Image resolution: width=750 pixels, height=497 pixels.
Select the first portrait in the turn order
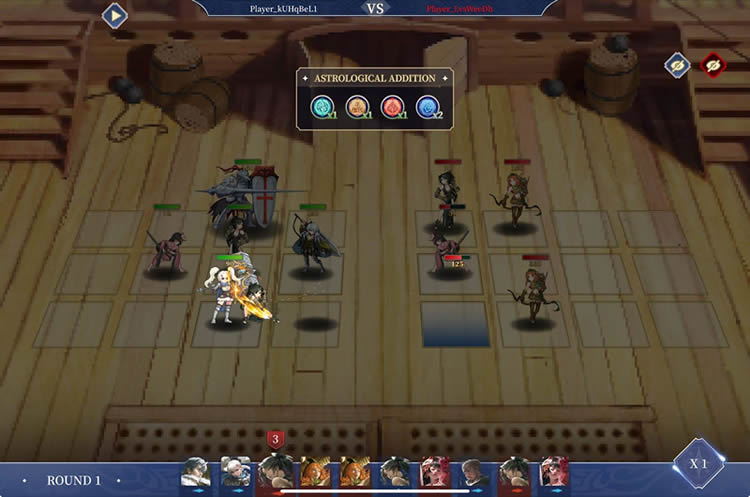195,471
